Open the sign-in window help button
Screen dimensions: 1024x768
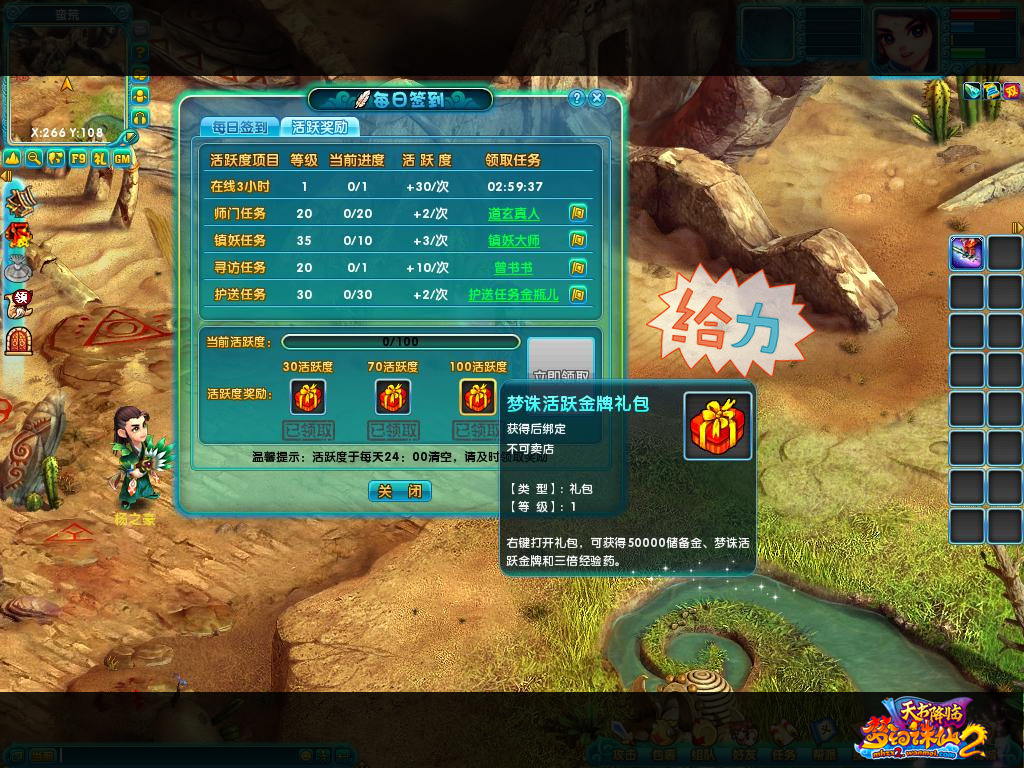[577, 98]
